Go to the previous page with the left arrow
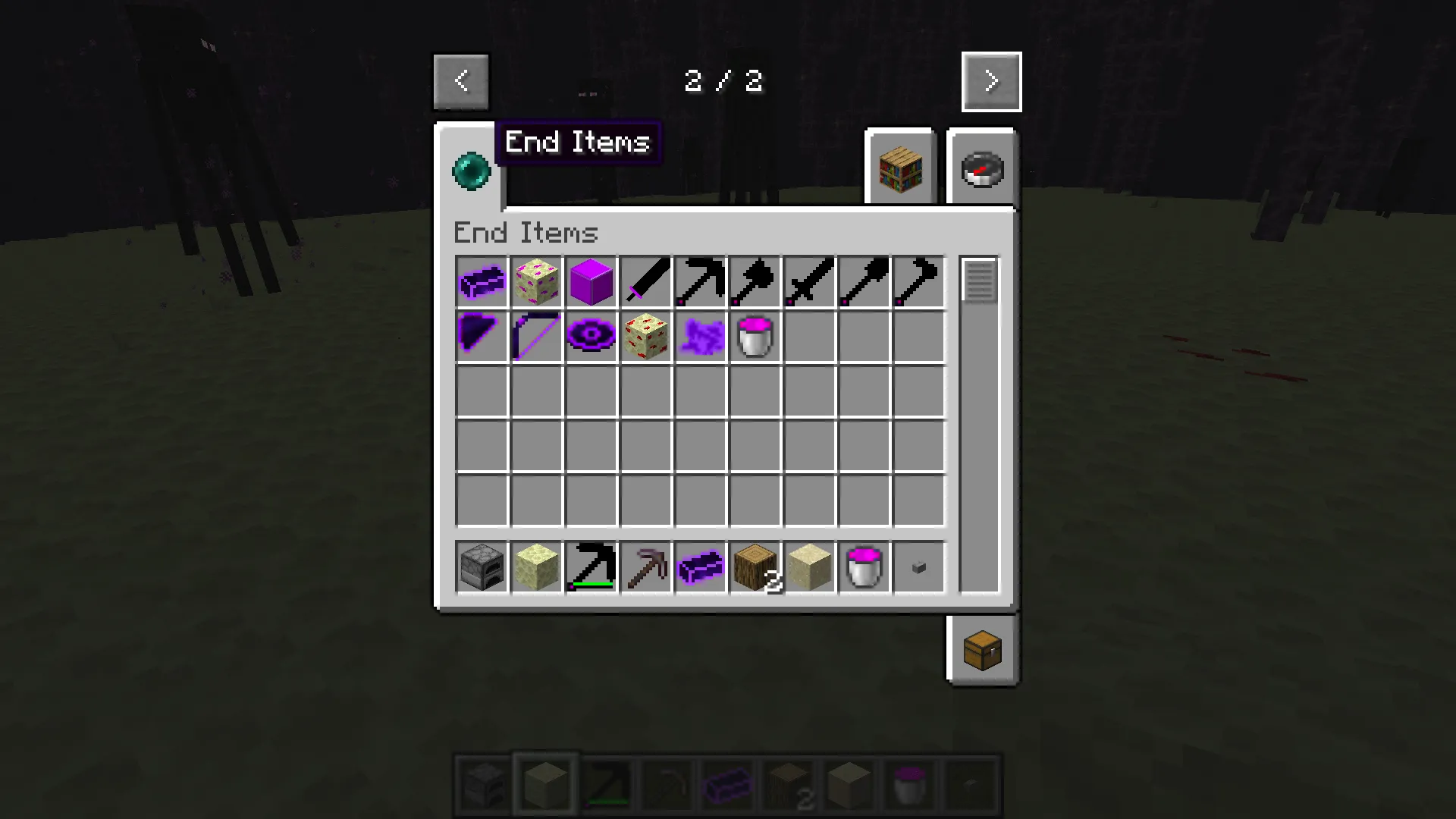1456x819 pixels. click(x=461, y=81)
